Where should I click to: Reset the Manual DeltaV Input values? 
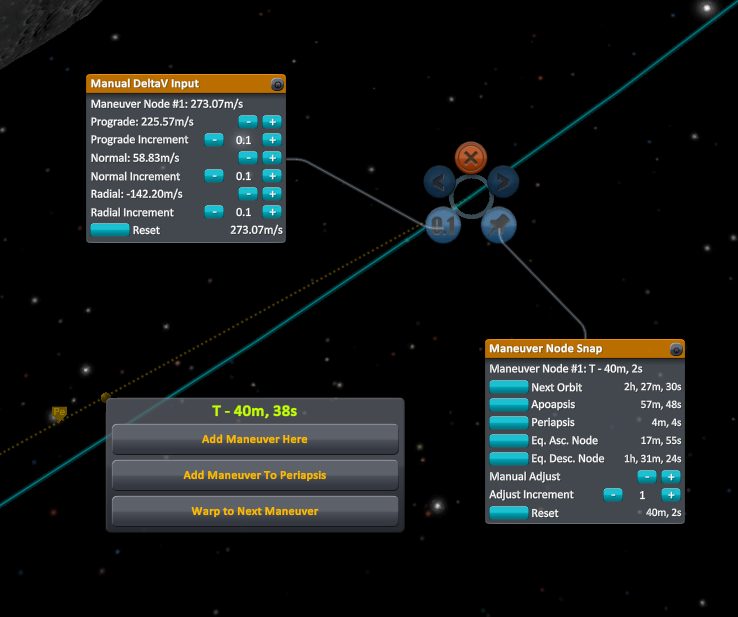110,230
